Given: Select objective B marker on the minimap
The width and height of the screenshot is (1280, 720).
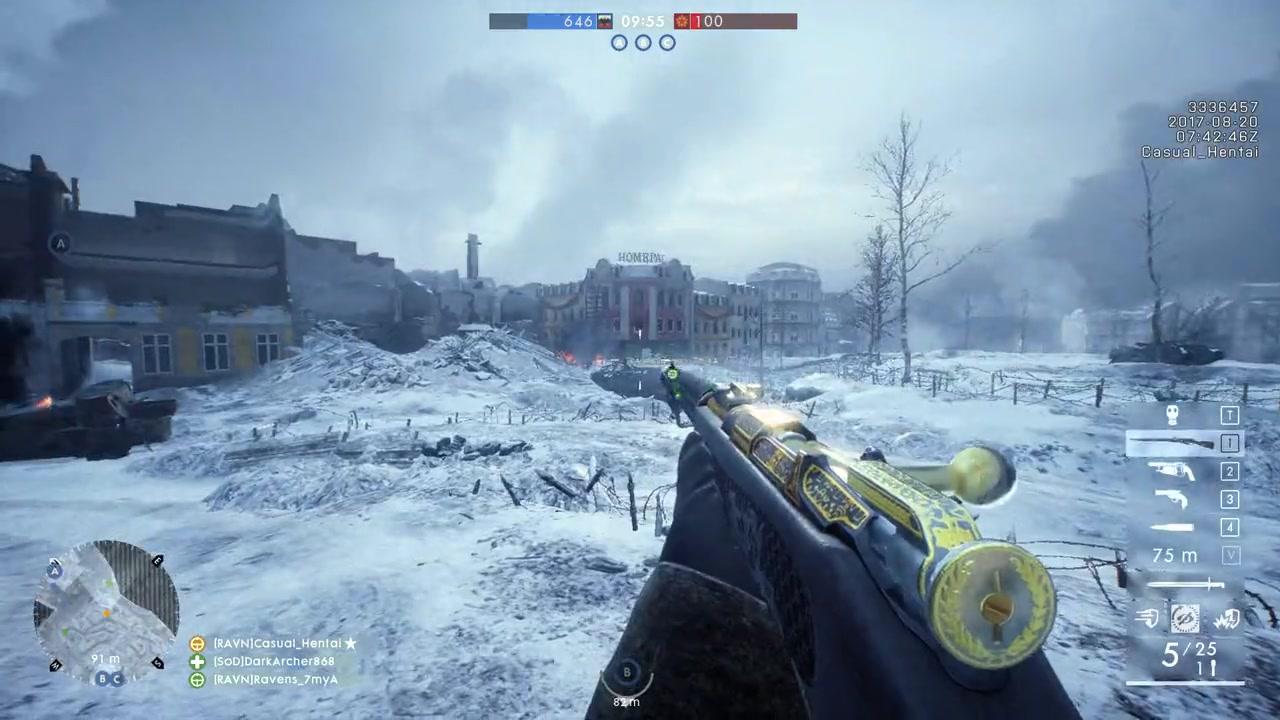Looking at the screenshot, I should [x=101, y=679].
